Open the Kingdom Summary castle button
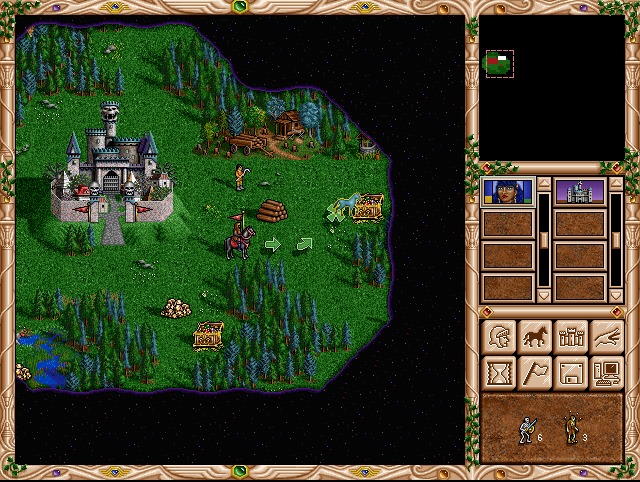Screen dimensions: 640x482 coord(570,336)
